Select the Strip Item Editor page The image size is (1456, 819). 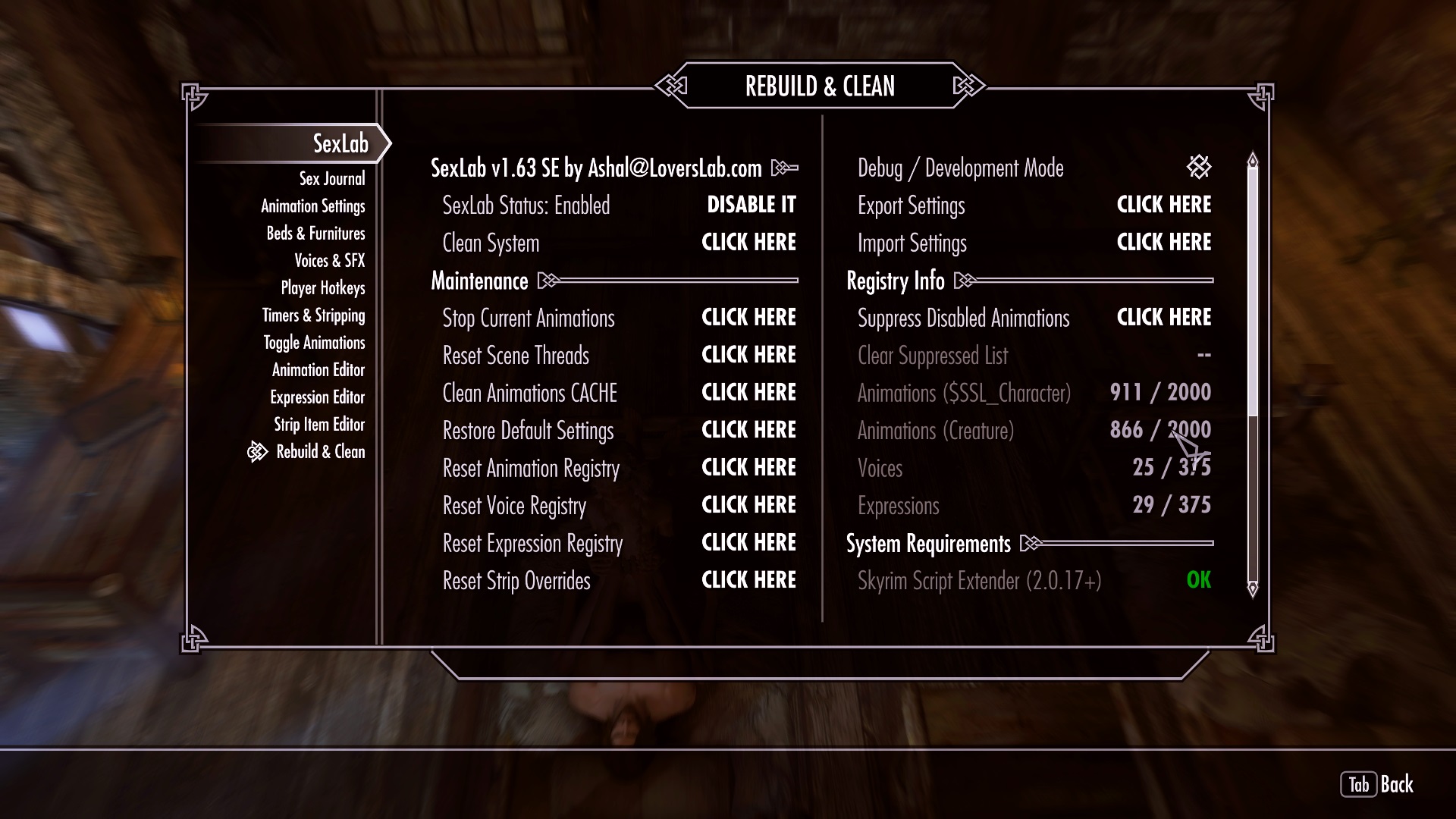click(318, 425)
